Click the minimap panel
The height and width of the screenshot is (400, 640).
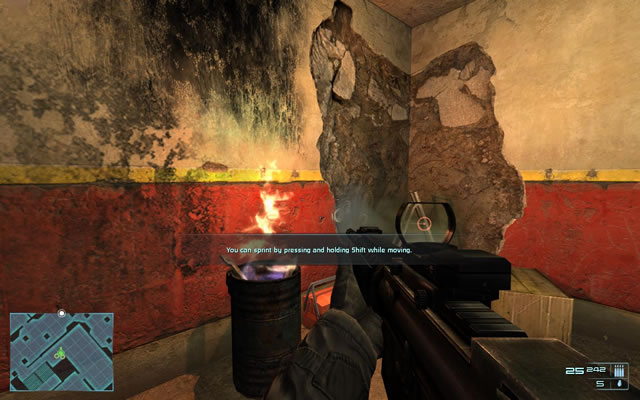pos(61,351)
